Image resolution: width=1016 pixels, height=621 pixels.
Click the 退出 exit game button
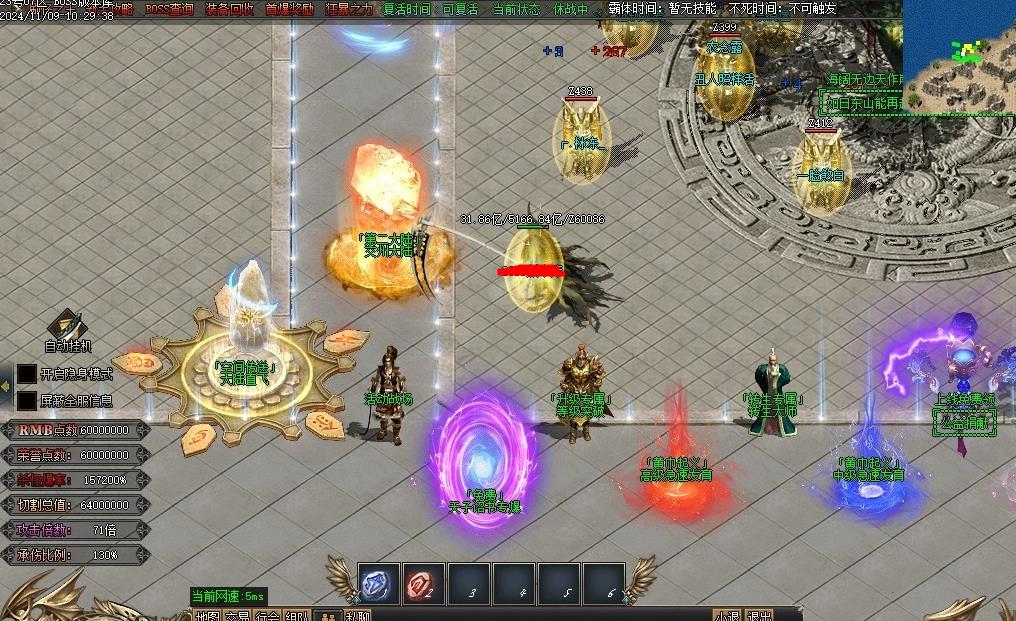(759, 616)
